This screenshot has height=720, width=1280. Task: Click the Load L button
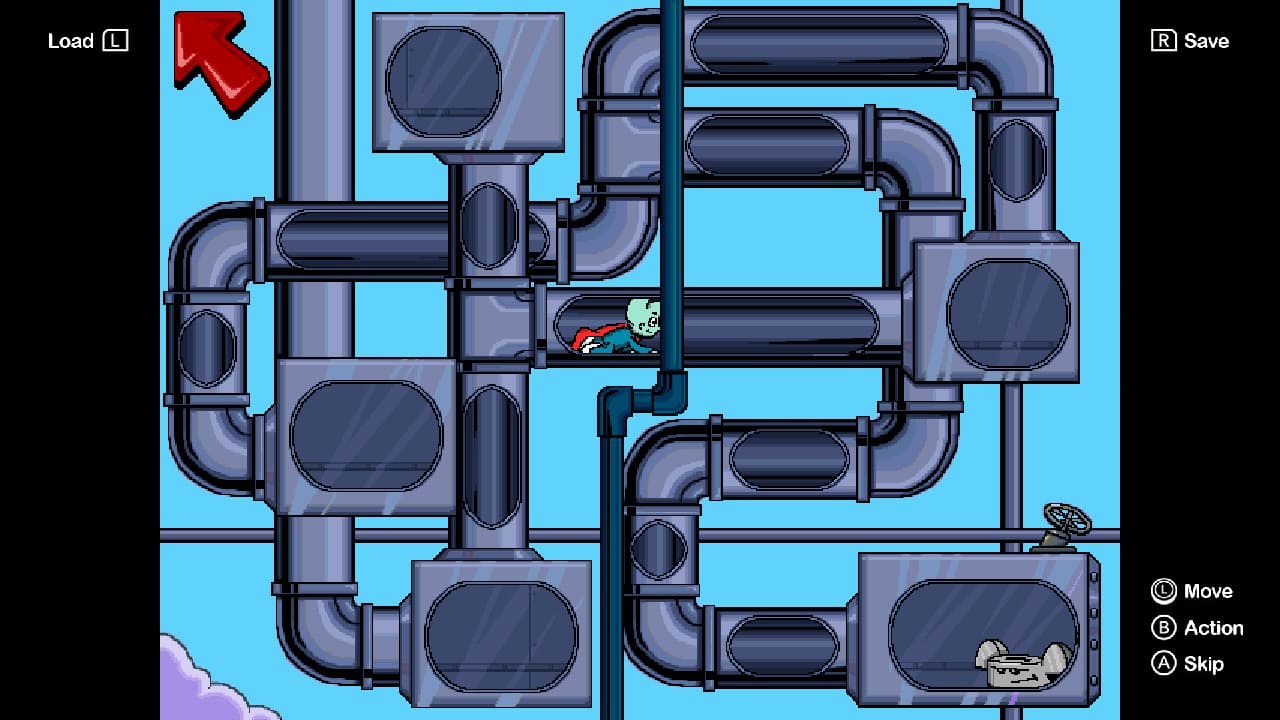coord(88,40)
